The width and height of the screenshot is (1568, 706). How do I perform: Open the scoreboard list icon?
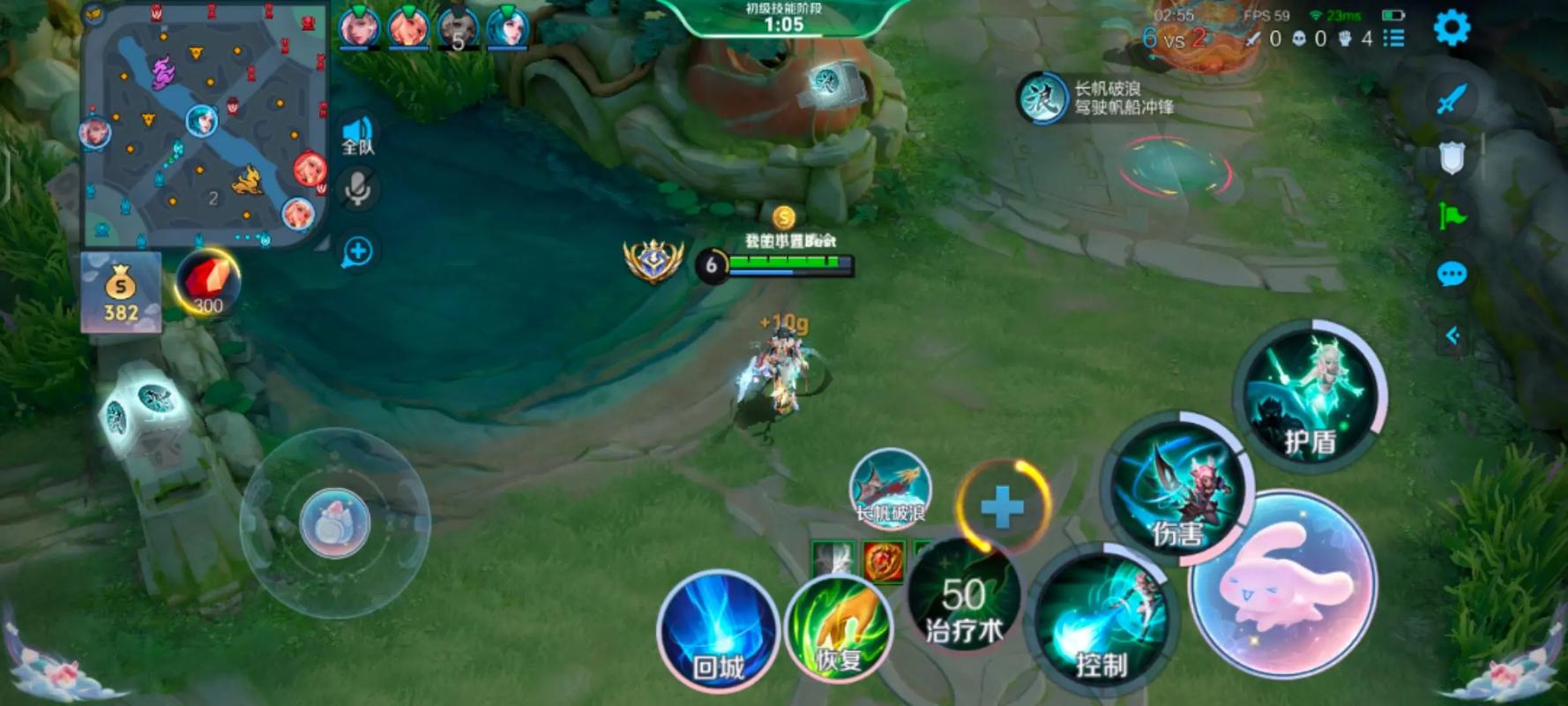[1393, 38]
